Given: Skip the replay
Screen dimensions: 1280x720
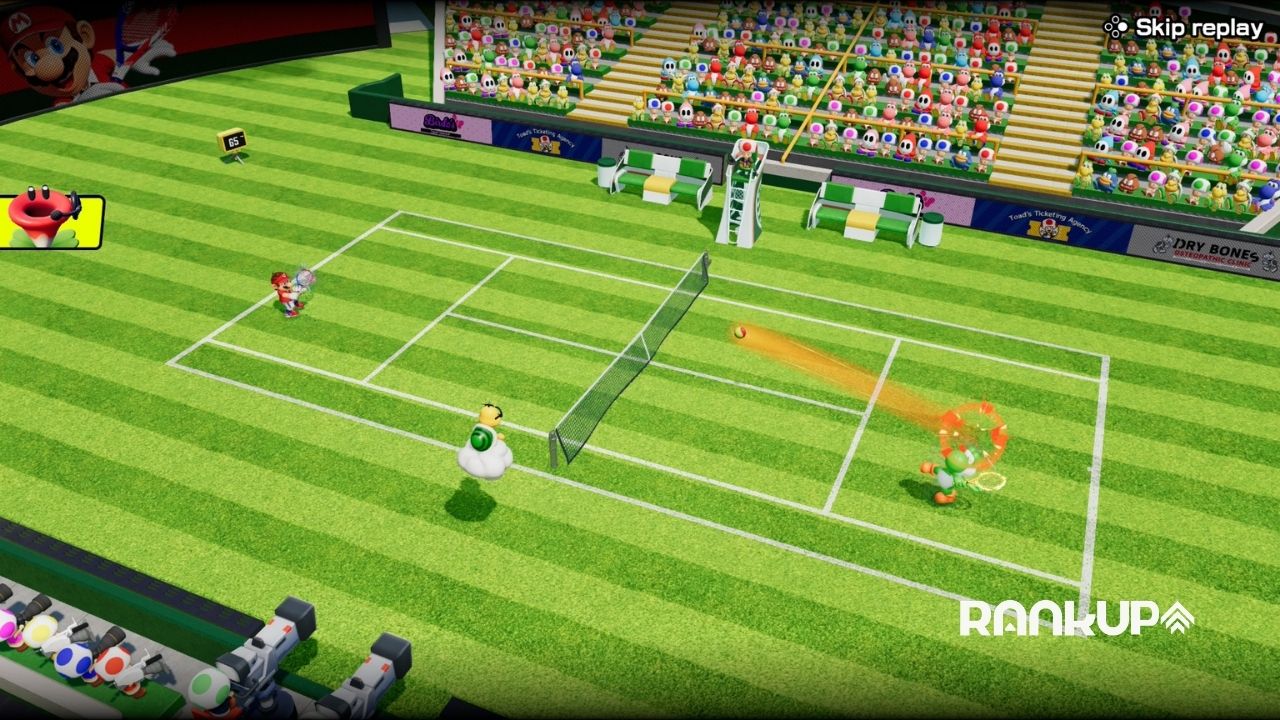Looking at the screenshot, I should [1185, 28].
